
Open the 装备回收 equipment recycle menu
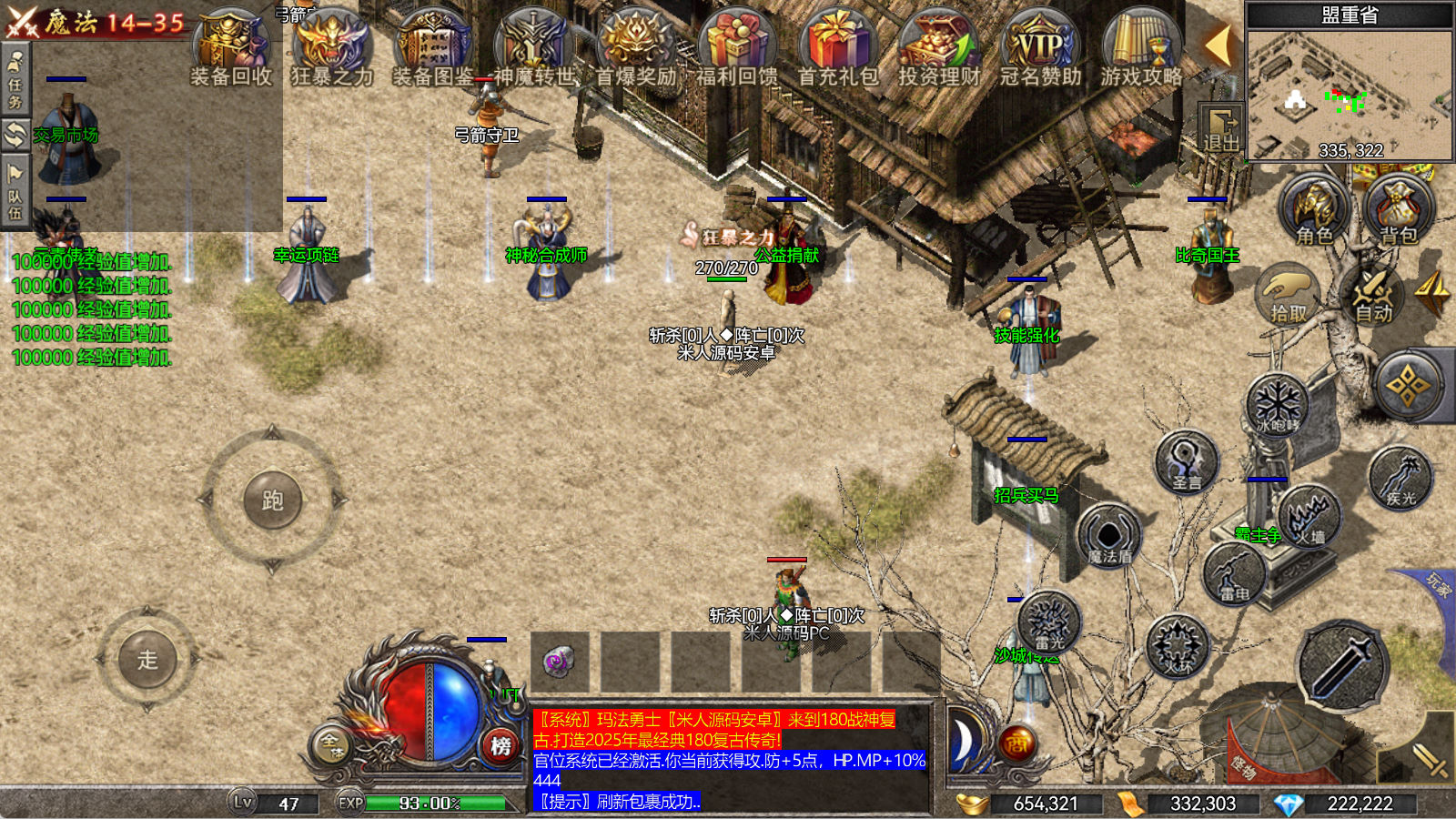231,47
